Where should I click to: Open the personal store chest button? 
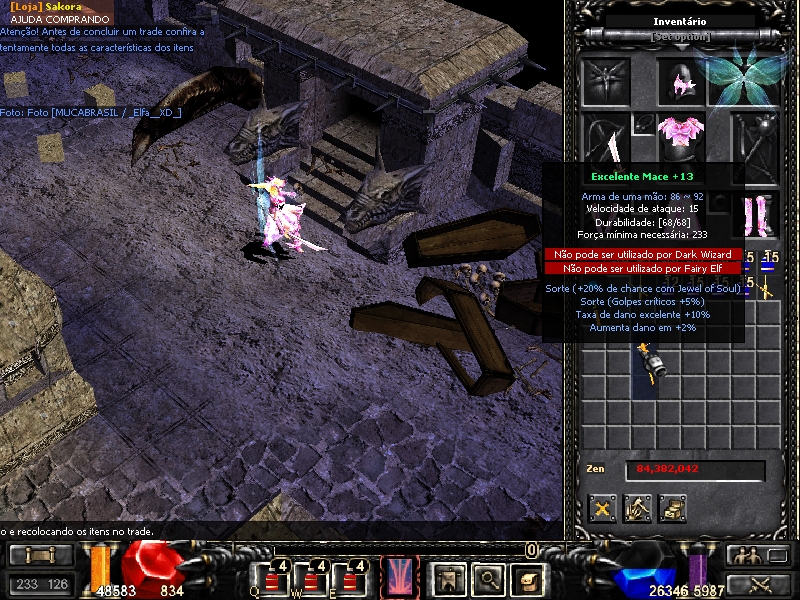click(672, 508)
